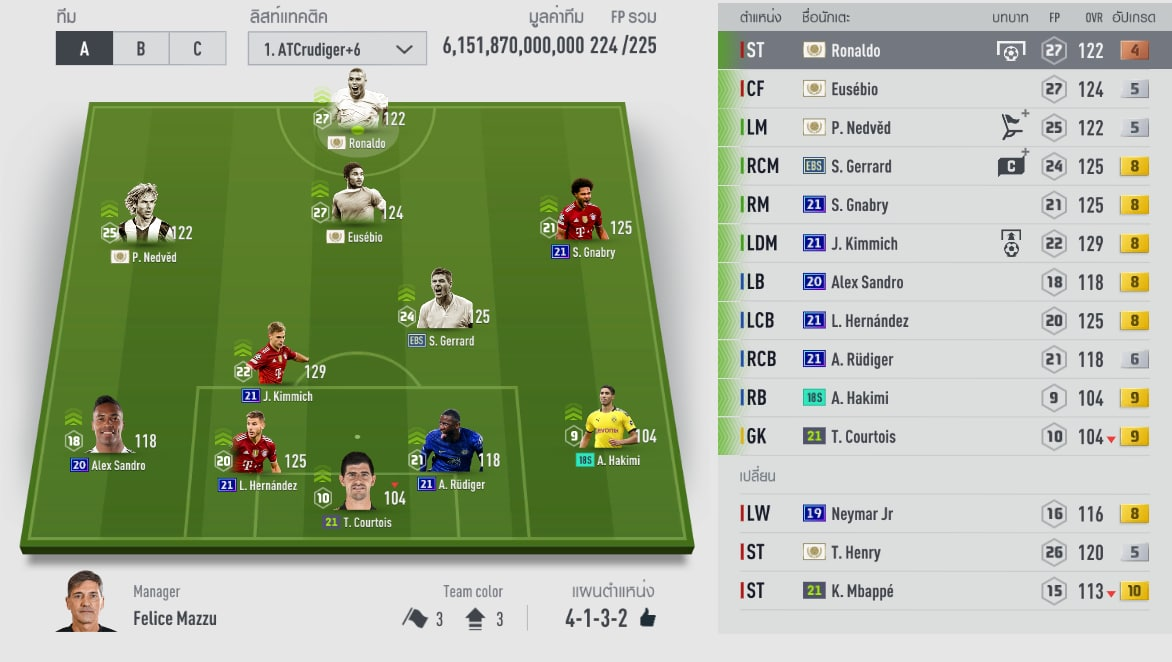The height and width of the screenshot is (662, 1172).
Task: Switch to team tab A
Action: (84, 49)
